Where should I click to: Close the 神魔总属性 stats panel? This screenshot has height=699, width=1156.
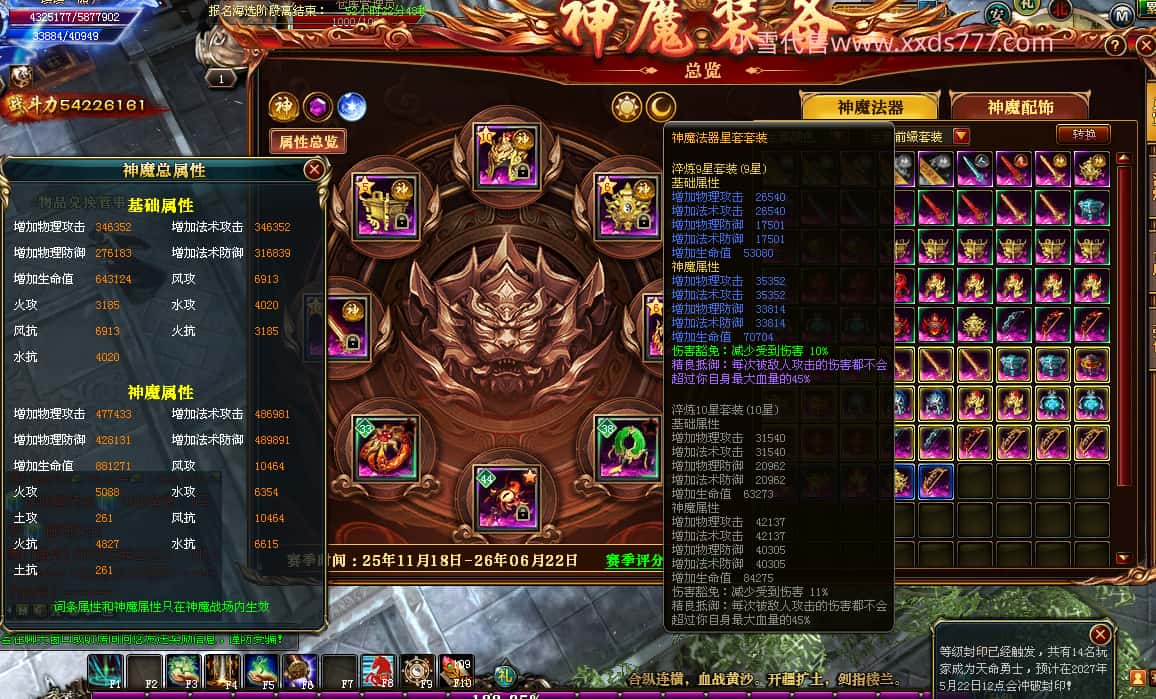pyautogui.click(x=314, y=170)
